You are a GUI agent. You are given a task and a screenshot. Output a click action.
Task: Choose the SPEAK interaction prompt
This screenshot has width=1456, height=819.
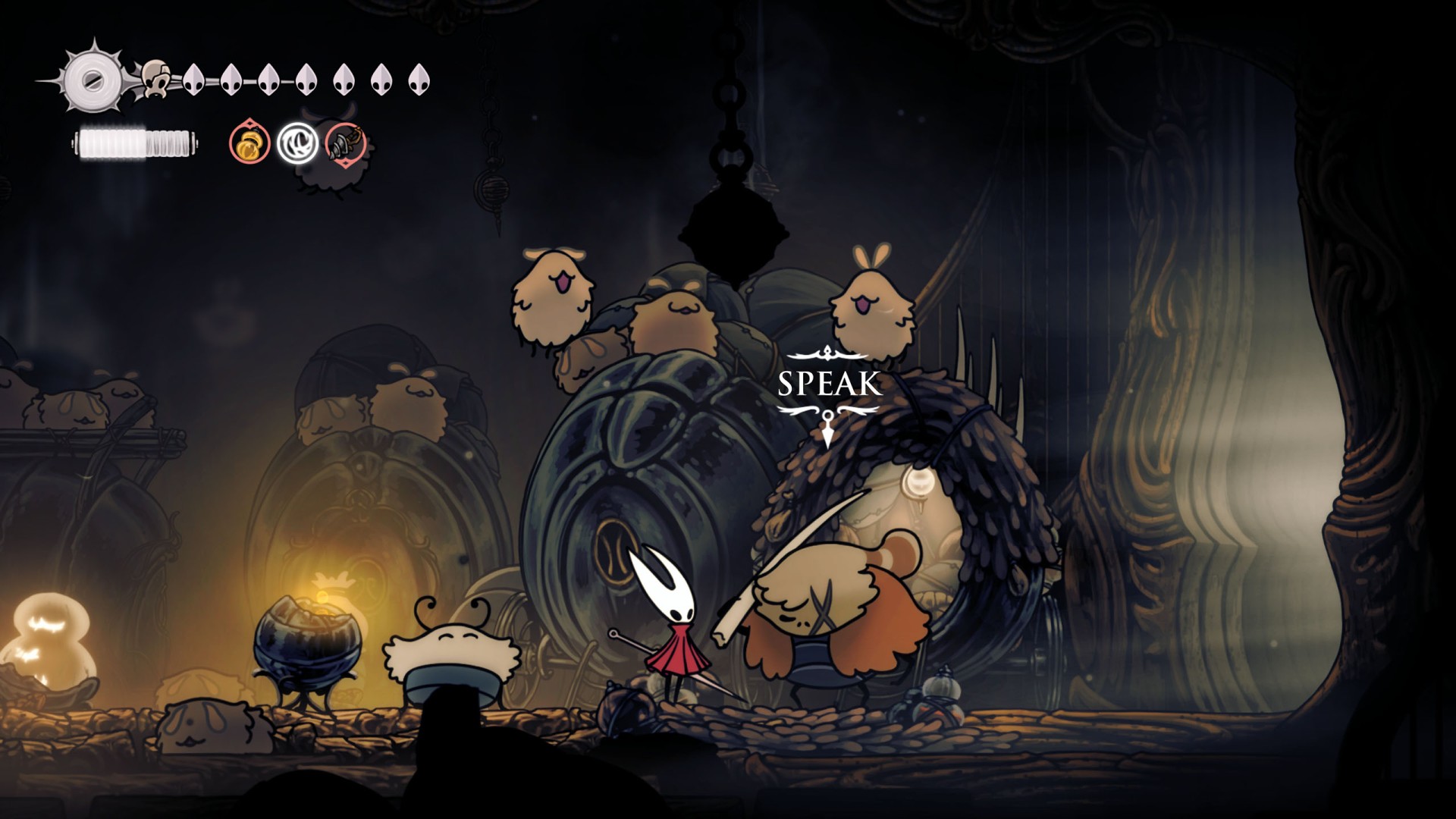coord(828,384)
